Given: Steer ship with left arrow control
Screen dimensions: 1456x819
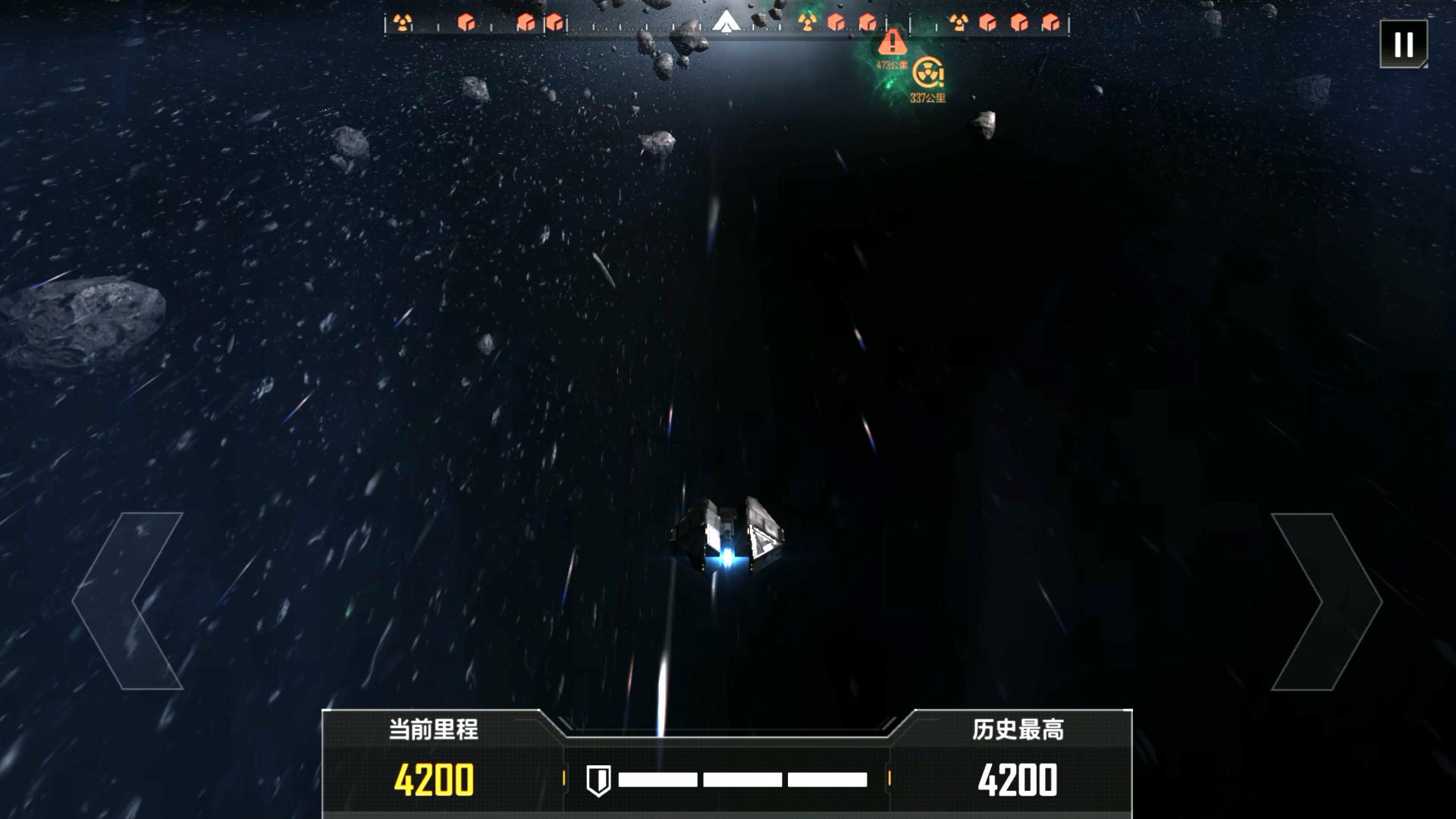Looking at the screenshot, I should (x=129, y=601).
